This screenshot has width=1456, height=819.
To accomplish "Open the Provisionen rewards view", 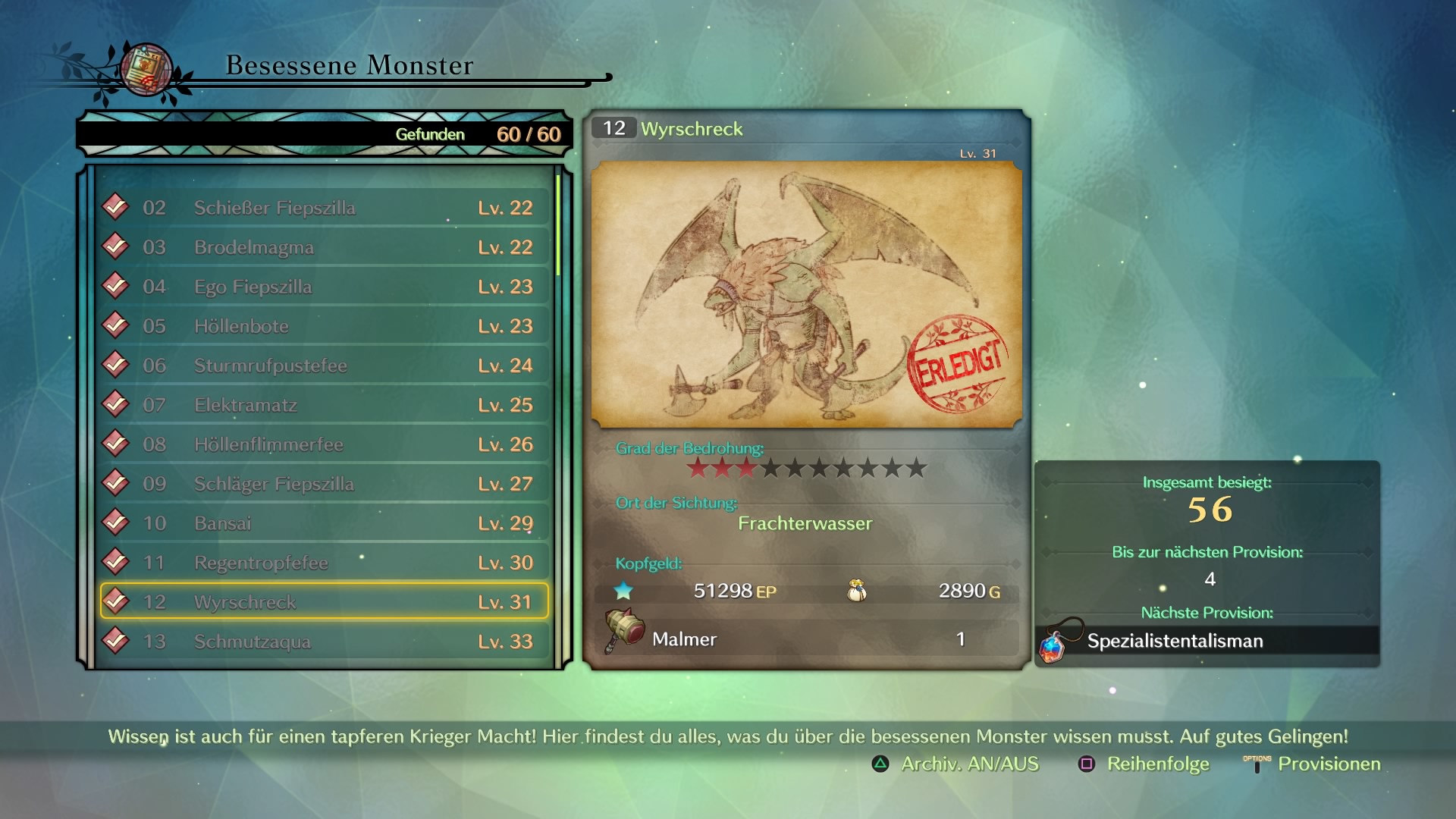I will point(1313,764).
